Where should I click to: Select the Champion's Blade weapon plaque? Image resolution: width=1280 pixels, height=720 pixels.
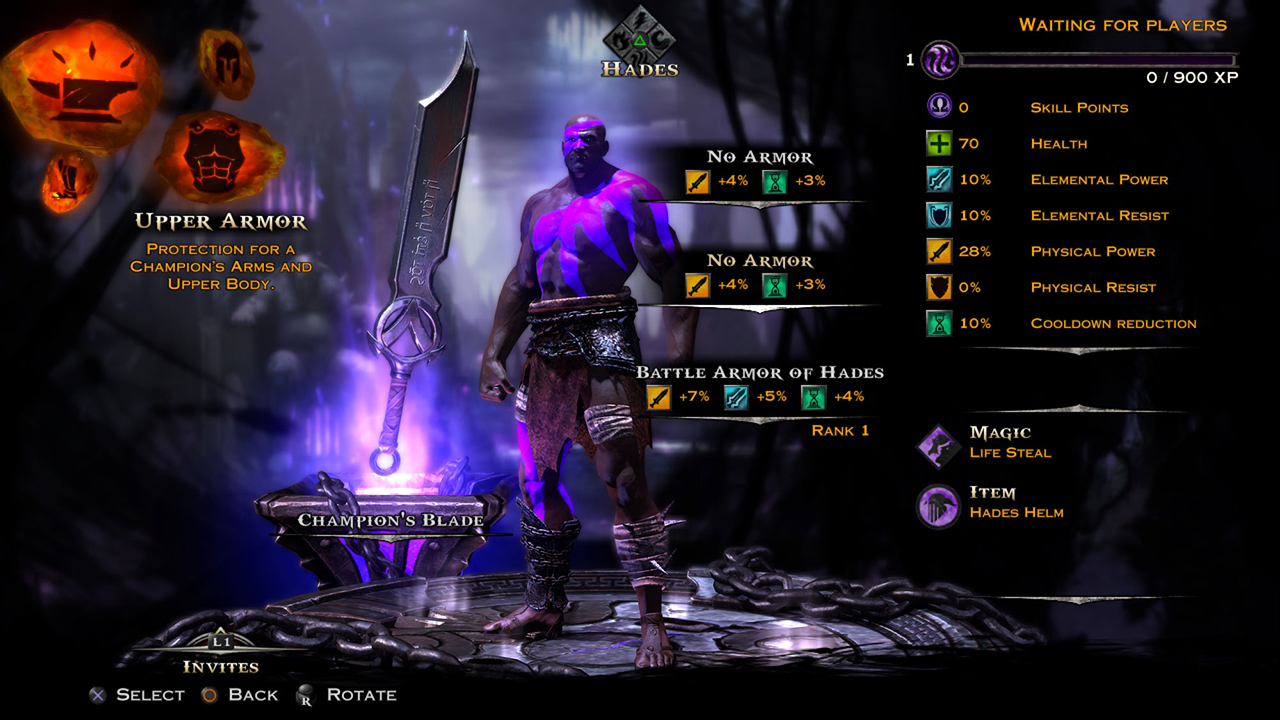(390, 519)
